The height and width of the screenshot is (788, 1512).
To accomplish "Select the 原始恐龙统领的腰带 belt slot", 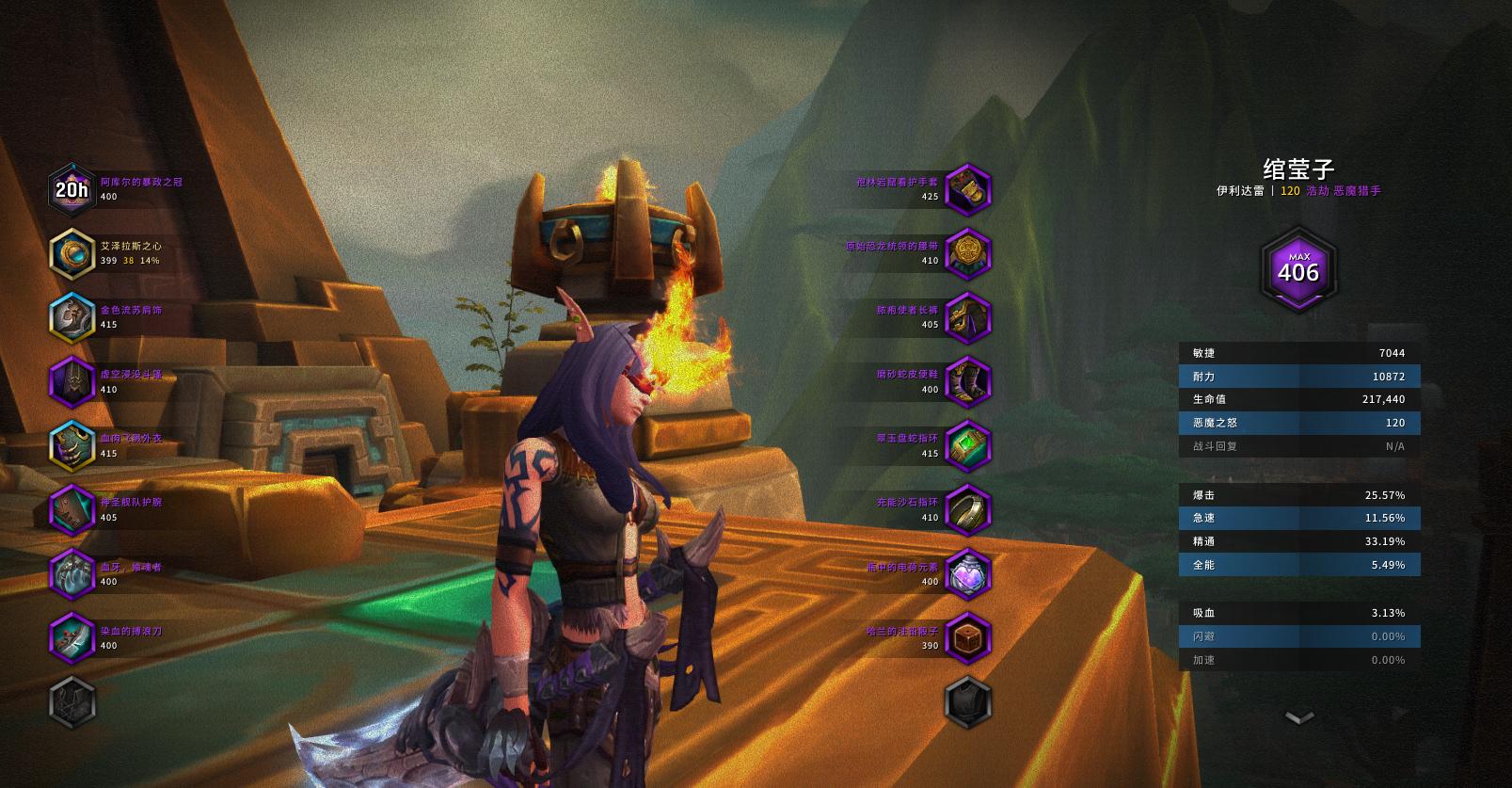I will pyautogui.click(x=967, y=254).
